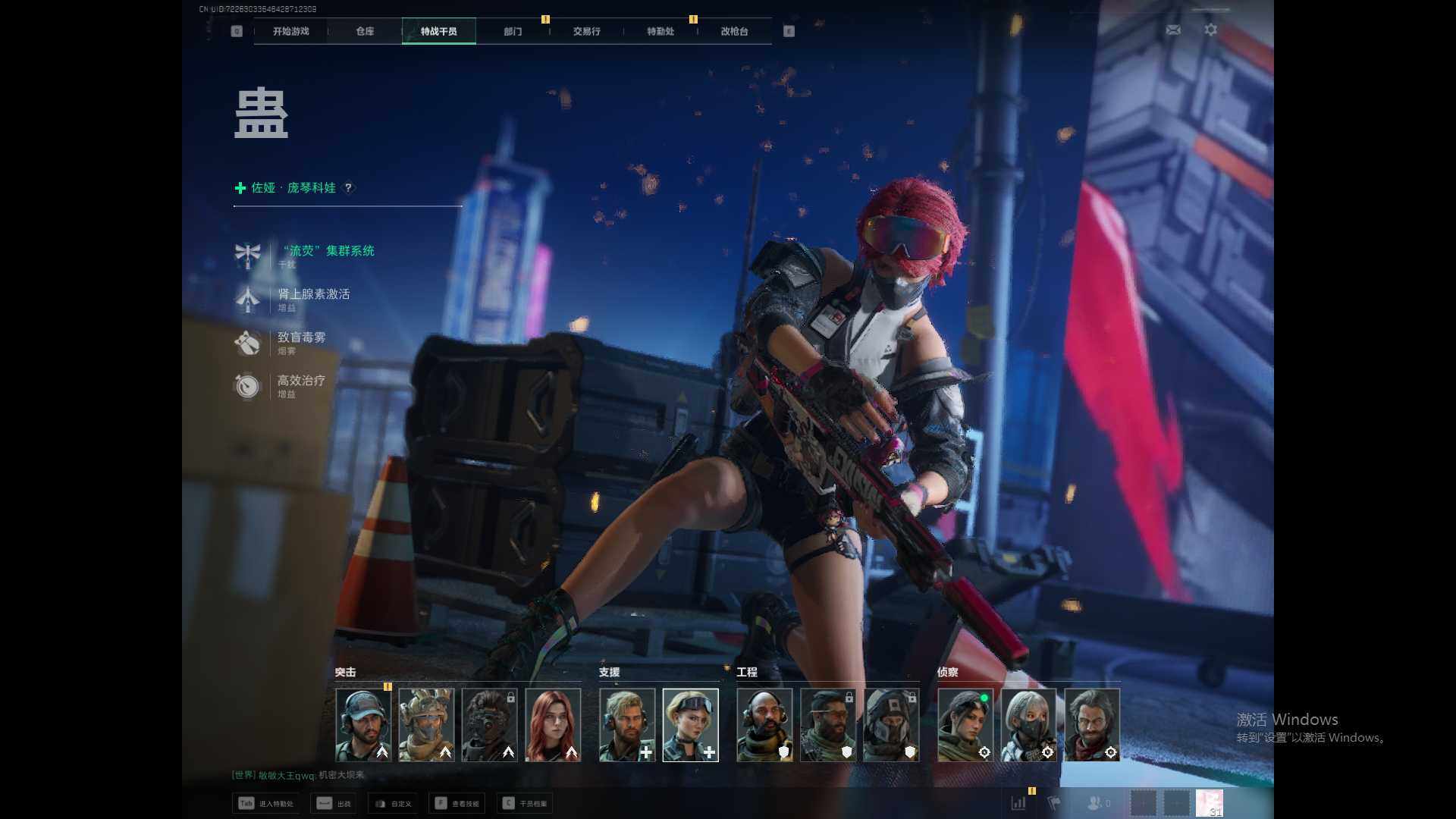
Task: Switch to the 特勤处 tab
Action: [x=660, y=31]
